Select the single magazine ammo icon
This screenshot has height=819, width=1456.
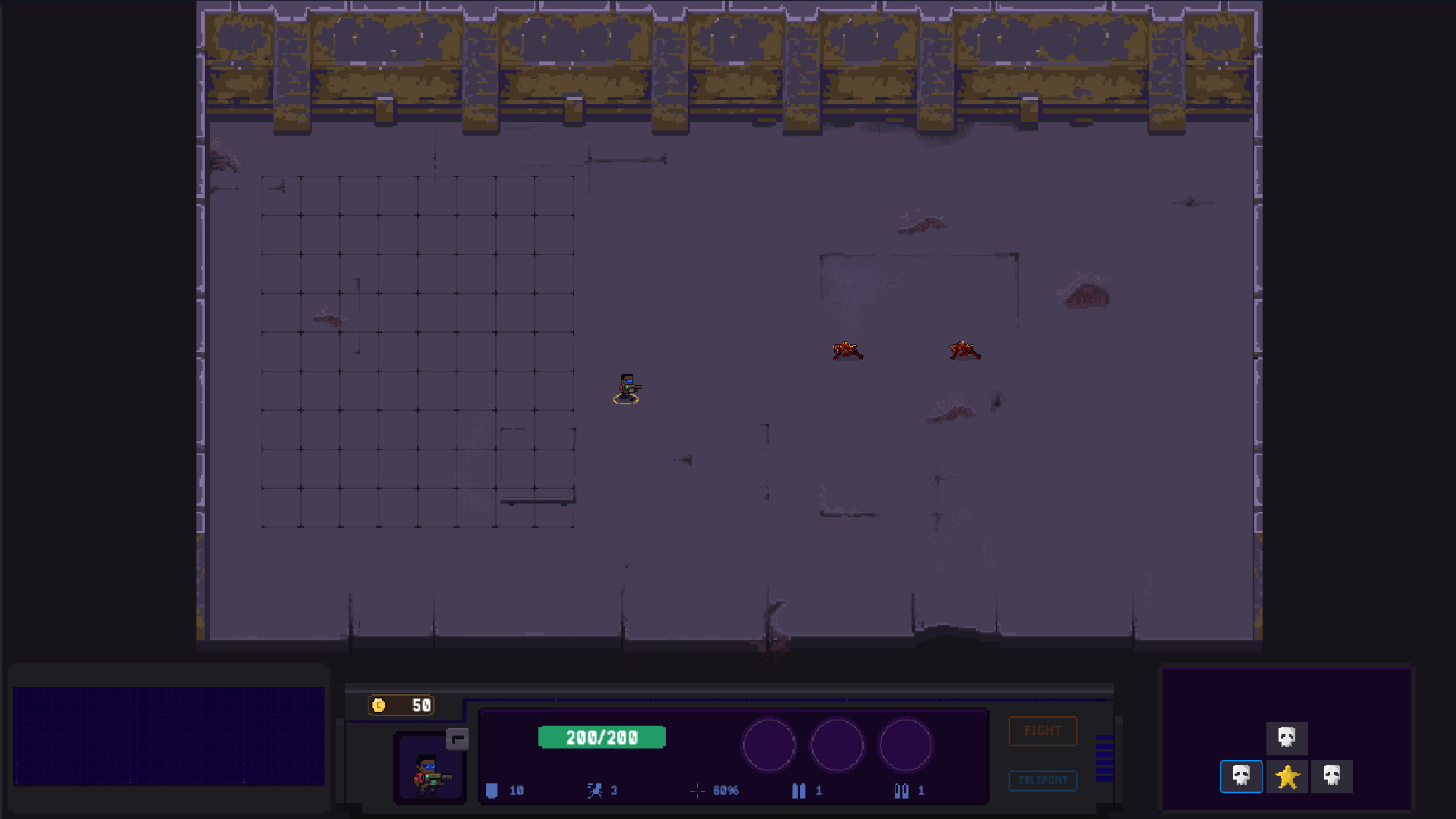(799, 790)
